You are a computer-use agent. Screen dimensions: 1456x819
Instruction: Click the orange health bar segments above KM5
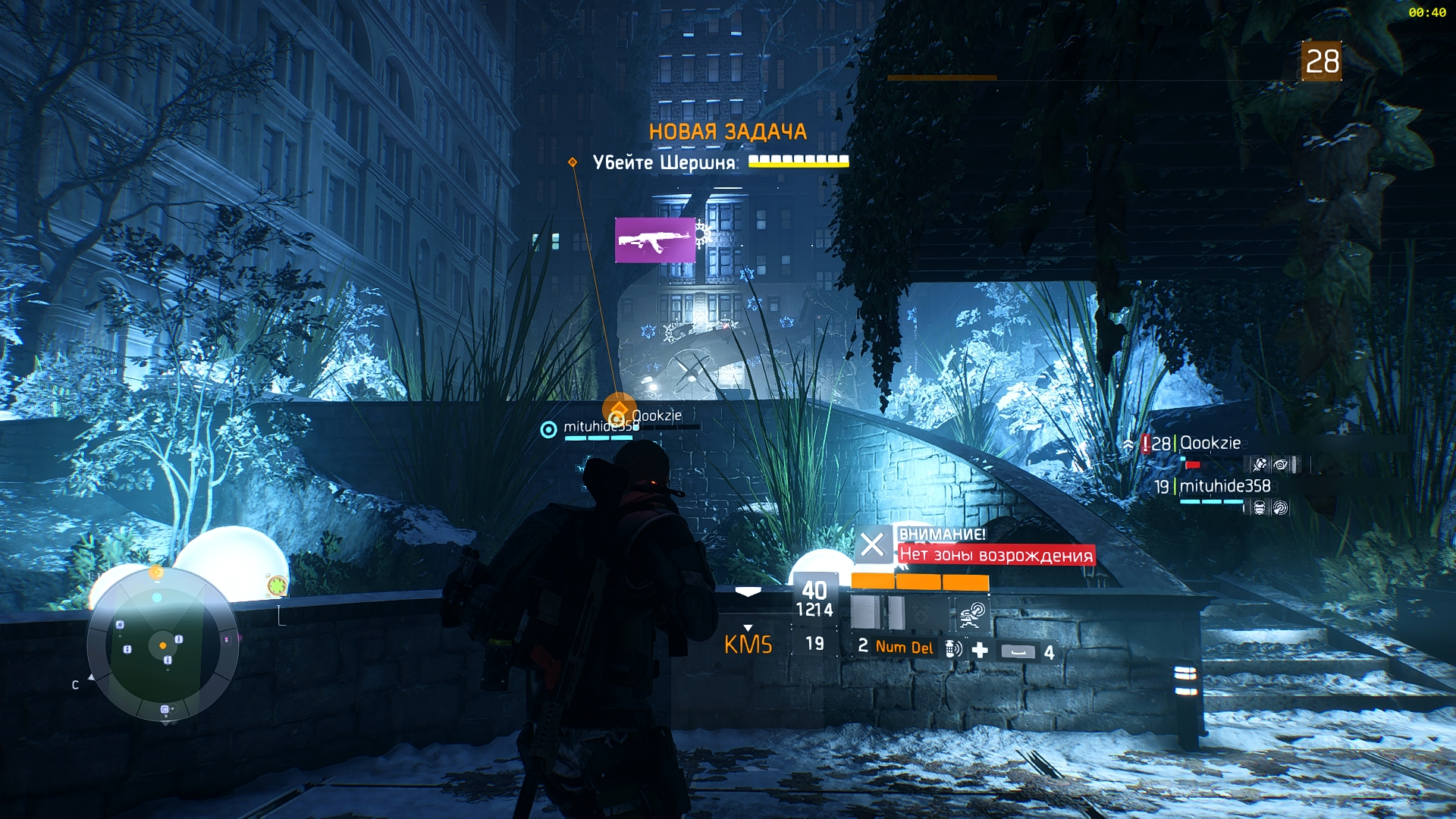coord(919,581)
